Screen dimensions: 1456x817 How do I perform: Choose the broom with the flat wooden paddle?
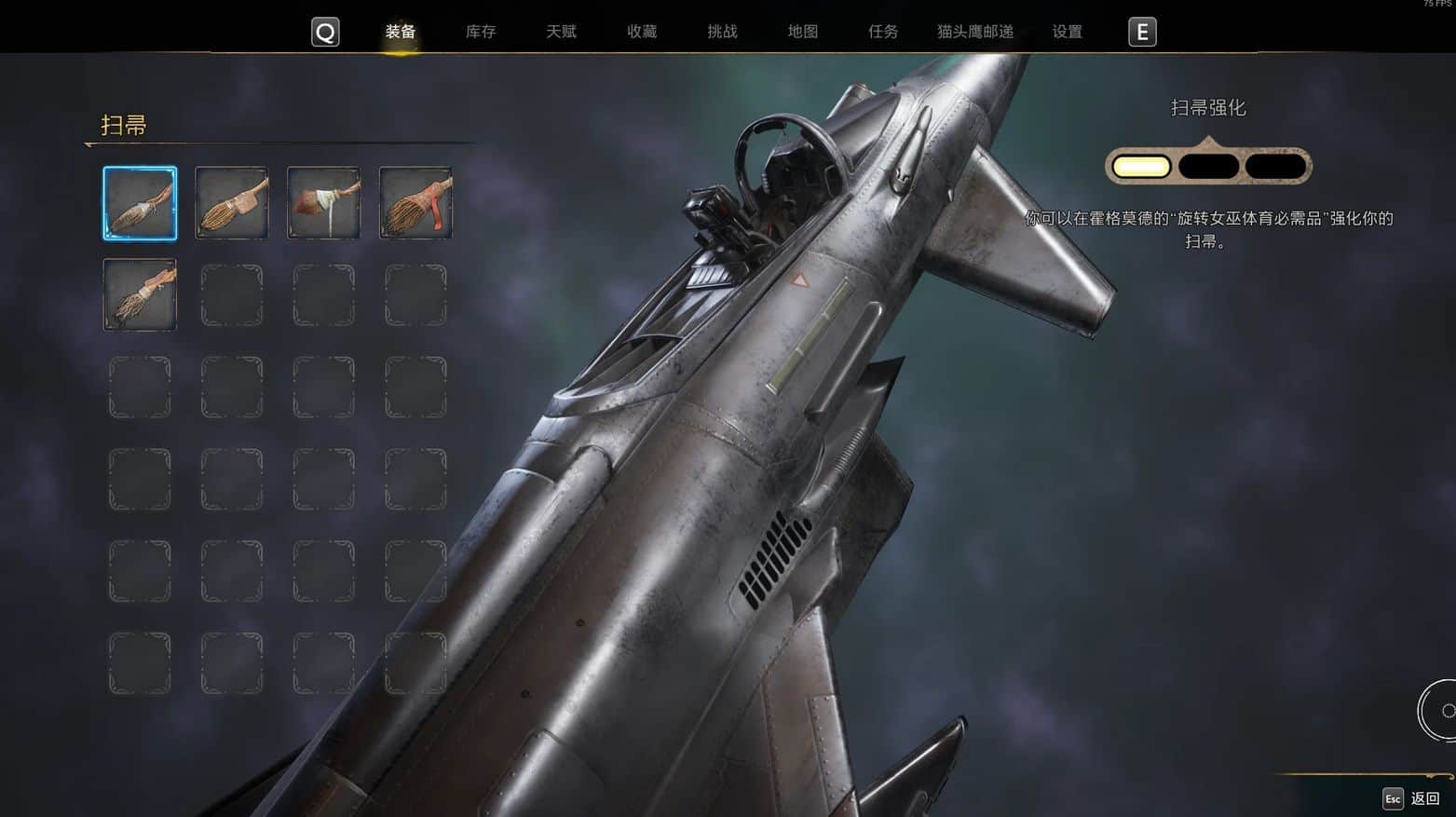[x=232, y=203]
